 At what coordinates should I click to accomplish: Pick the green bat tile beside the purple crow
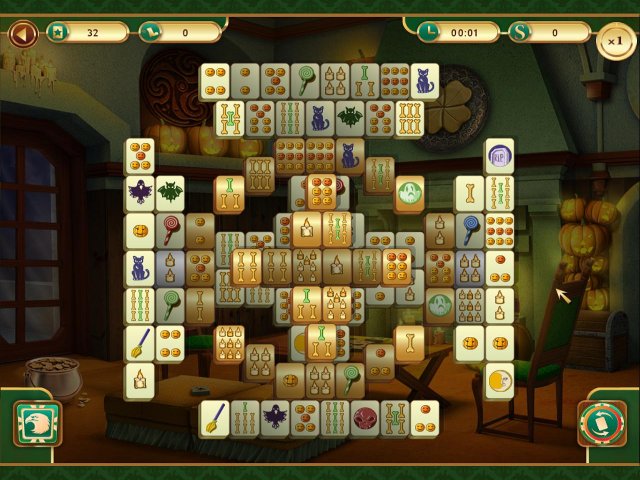pos(169,192)
